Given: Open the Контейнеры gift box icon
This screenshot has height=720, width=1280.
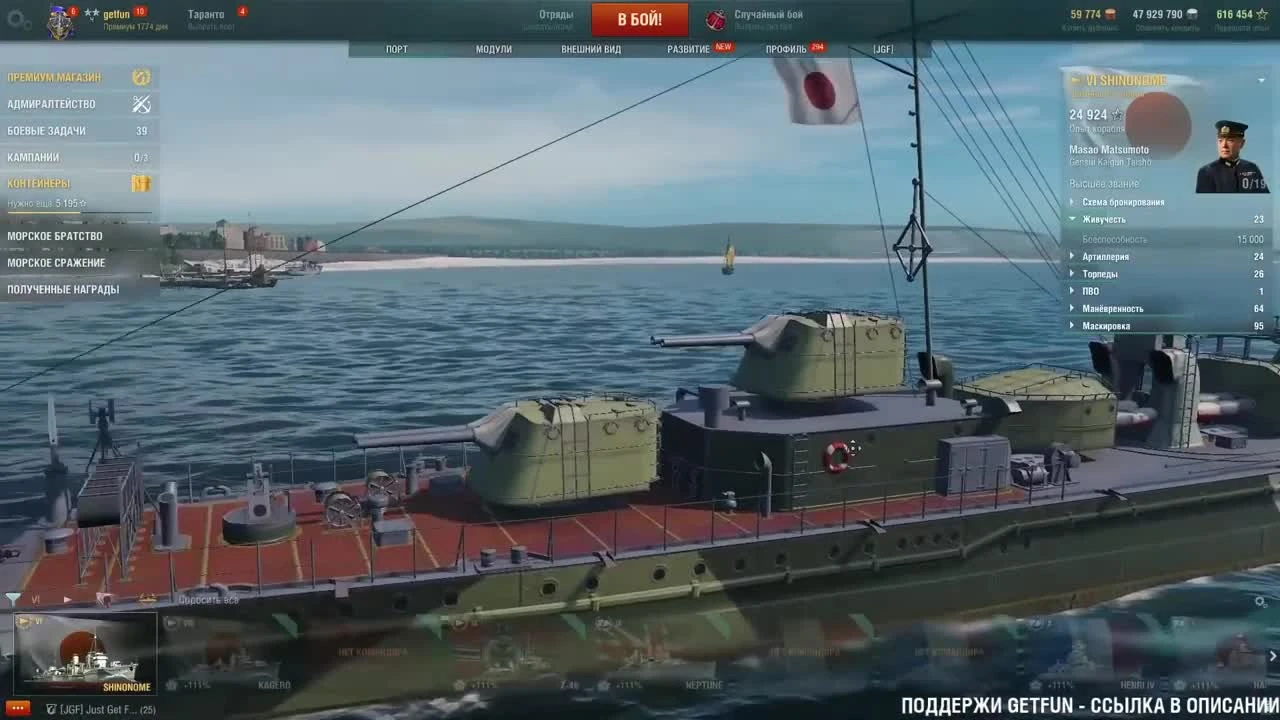Looking at the screenshot, I should click(x=140, y=183).
